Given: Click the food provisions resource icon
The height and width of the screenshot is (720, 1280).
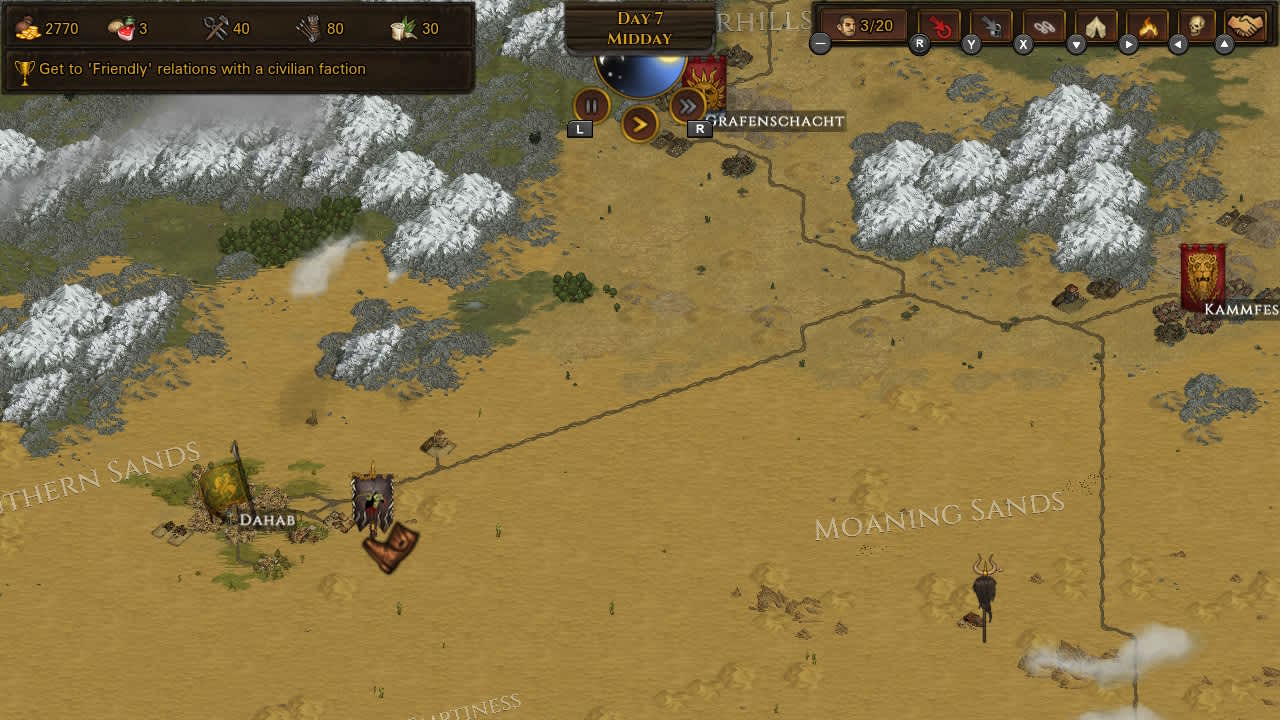Looking at the screenshot, I should (x=123, y=27).
